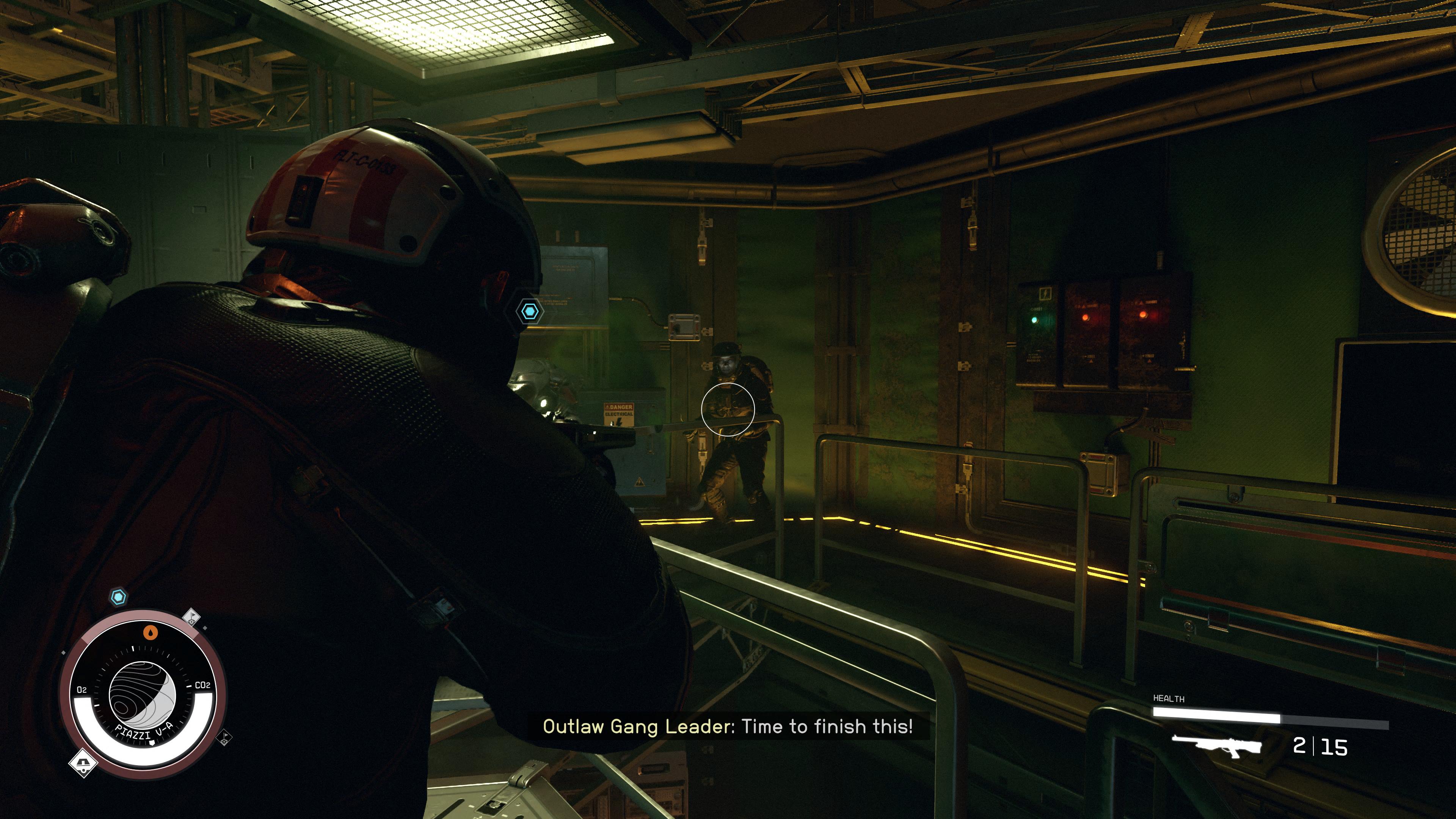Select the dark flag marker beside the compass
The height and width of the screenshot is (819, 1456).
click(224, 737)
